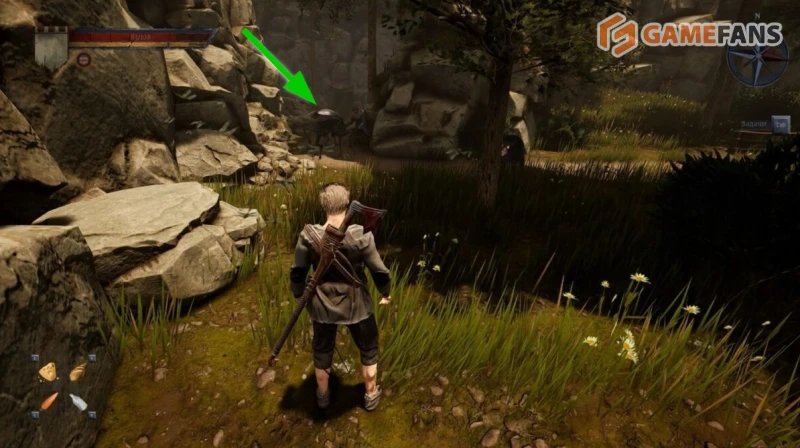Click the banner emblem beside the health bar
Viewport: 800px width, 448px height.
[x=51, y=45]
